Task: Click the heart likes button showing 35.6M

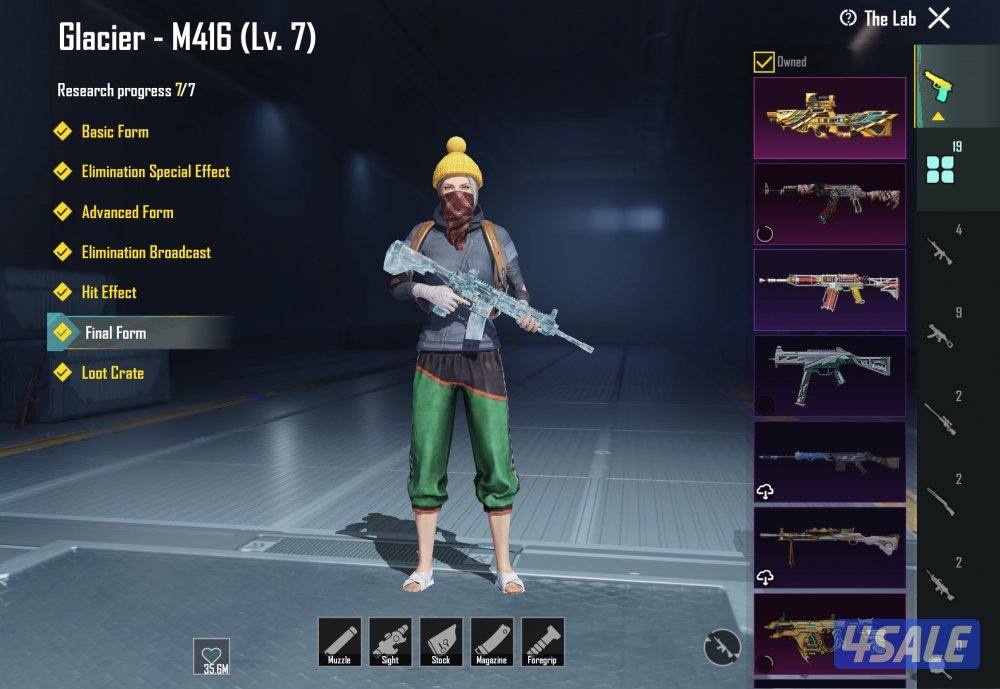Action: coord(211,655)
